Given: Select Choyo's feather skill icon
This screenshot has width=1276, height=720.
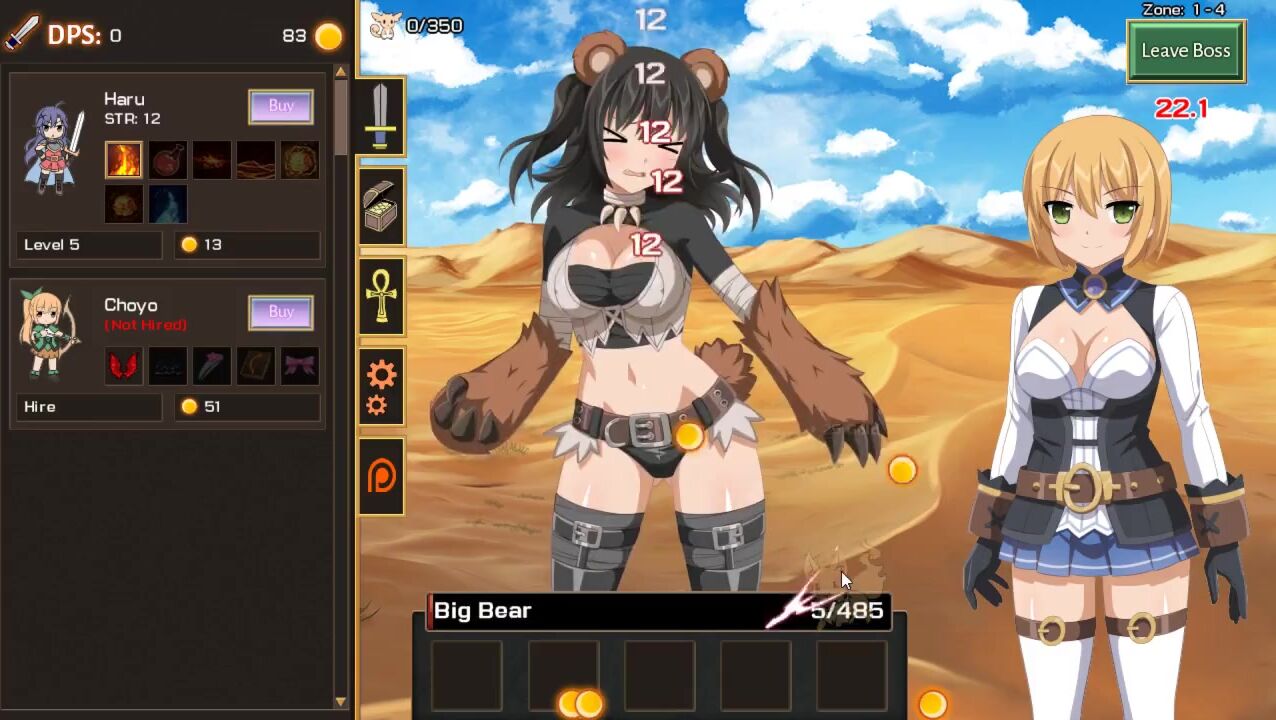Looking at the screenshot, I should (212, 366).
